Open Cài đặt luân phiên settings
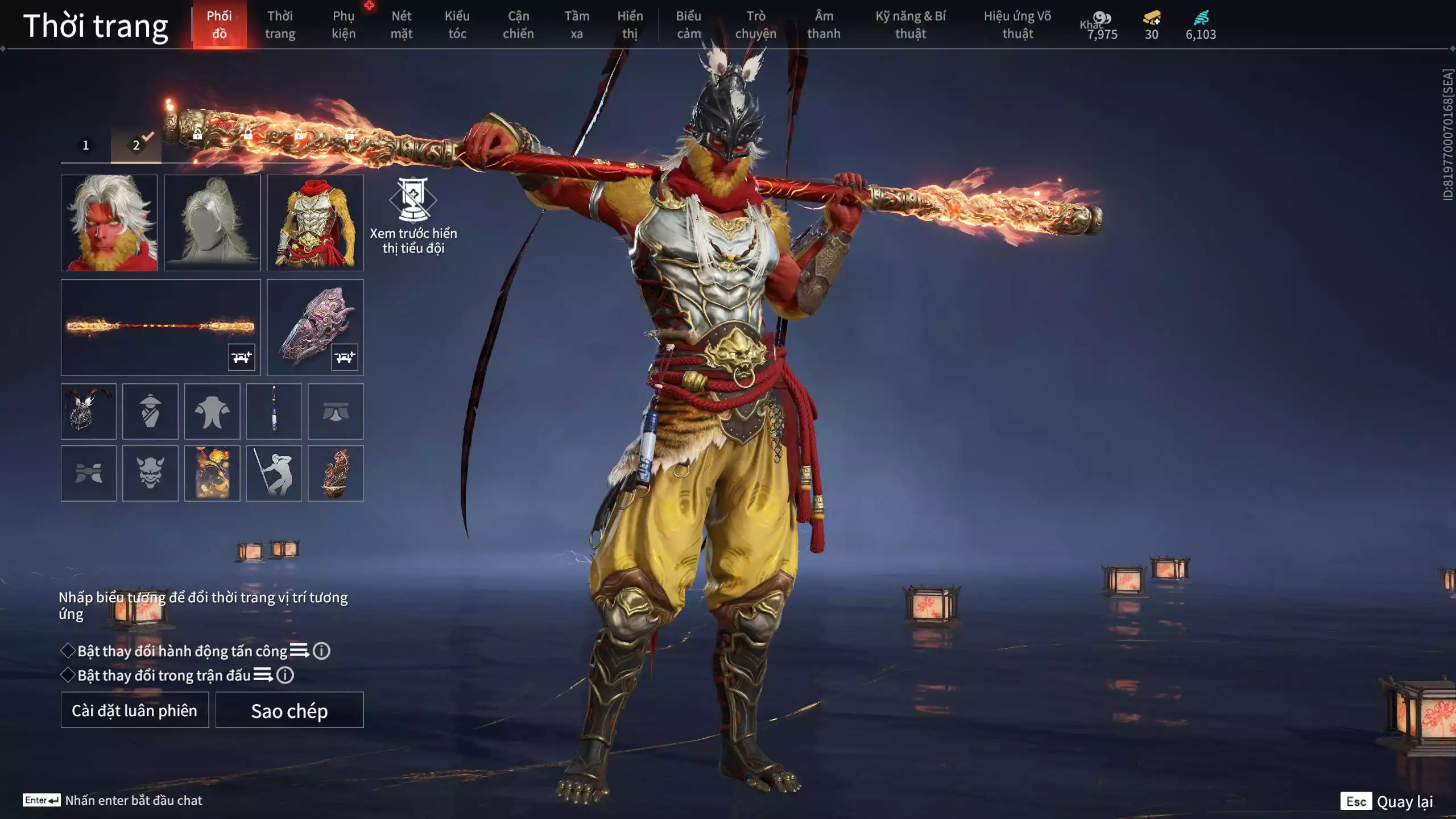1456x819 pixels. click(135, 710)
